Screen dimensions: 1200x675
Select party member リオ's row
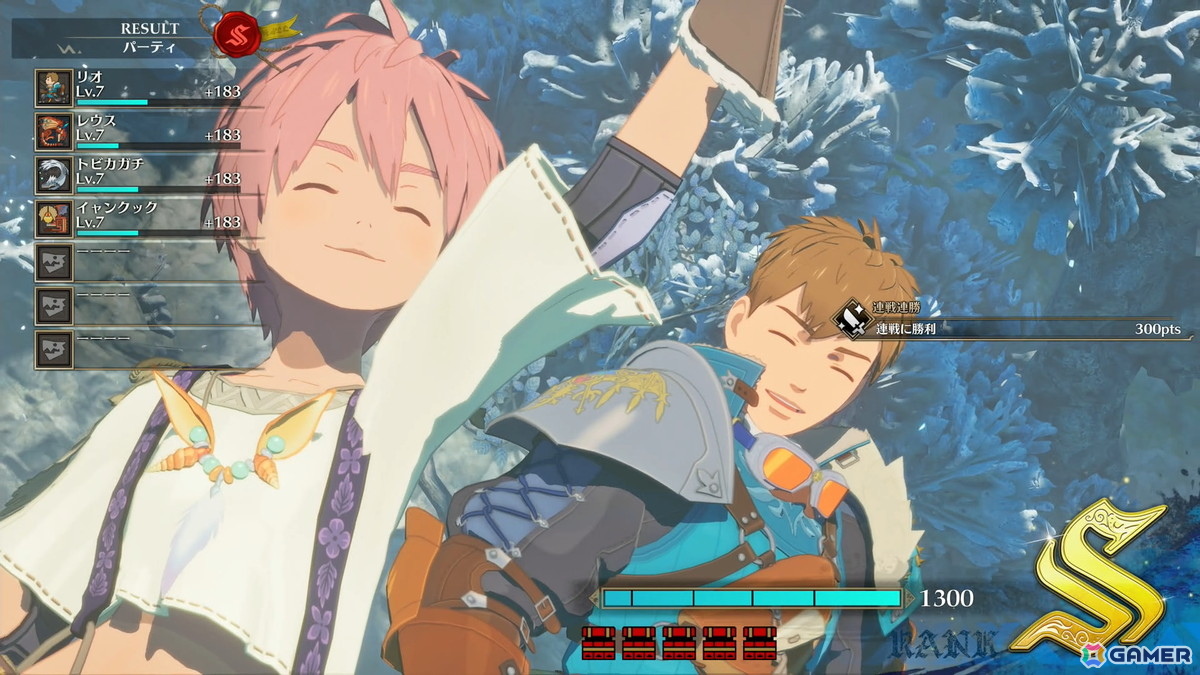click(x=138, y=88)
